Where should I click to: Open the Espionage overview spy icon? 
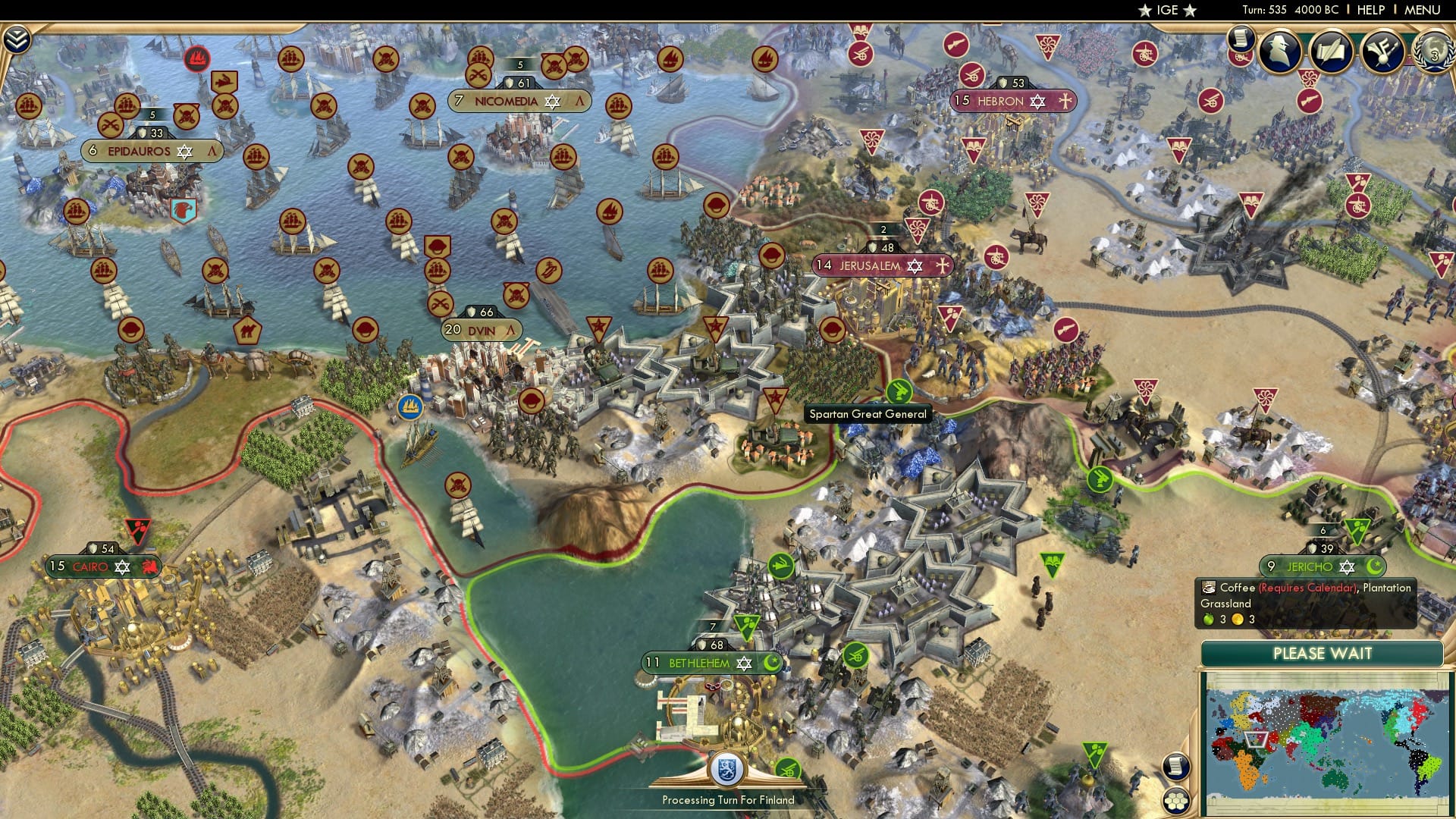1279,52
